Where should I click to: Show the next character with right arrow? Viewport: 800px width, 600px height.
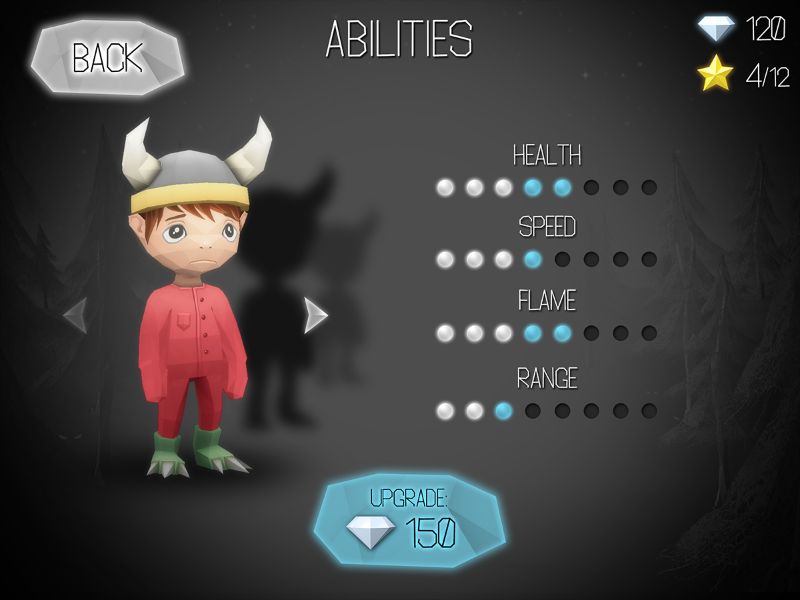point(315,315)
